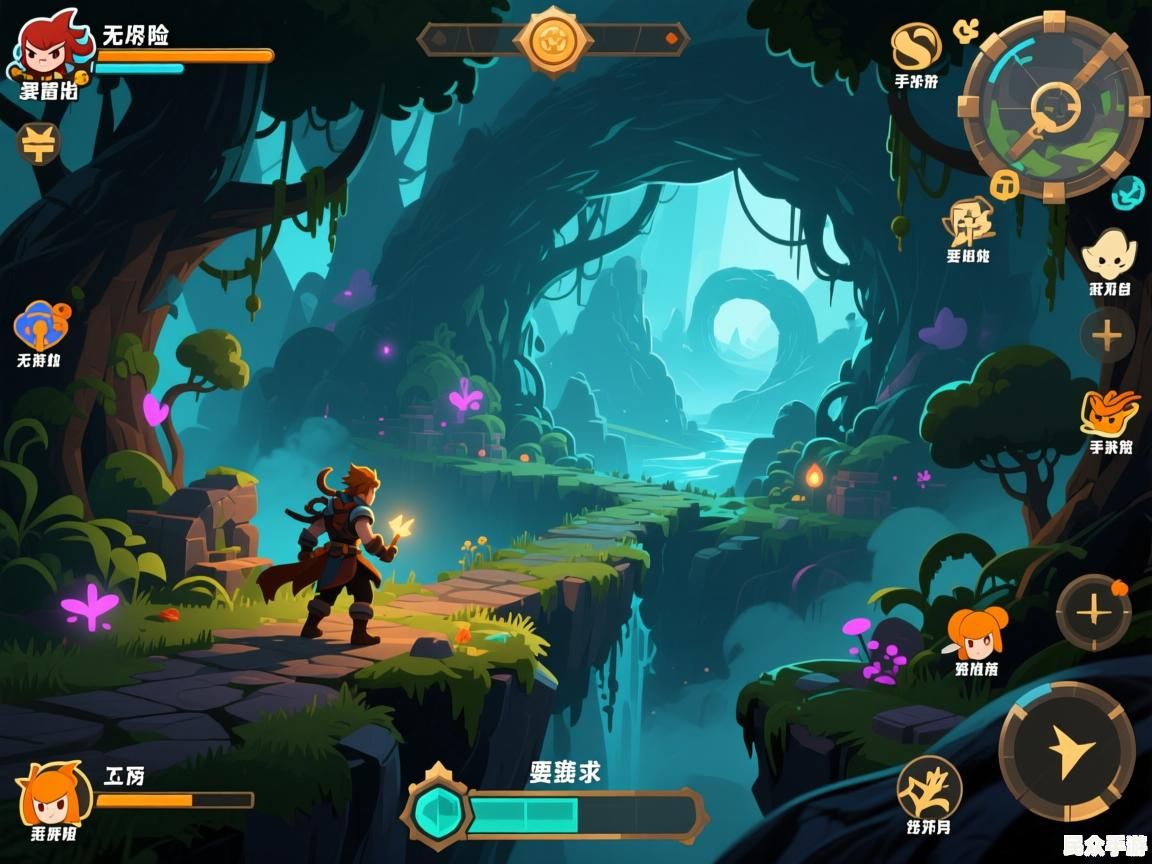Open the red-haired hero portrait
The height and width of the screenshot is (864, 1152).
pyautogui.click(x=46, y=48)
